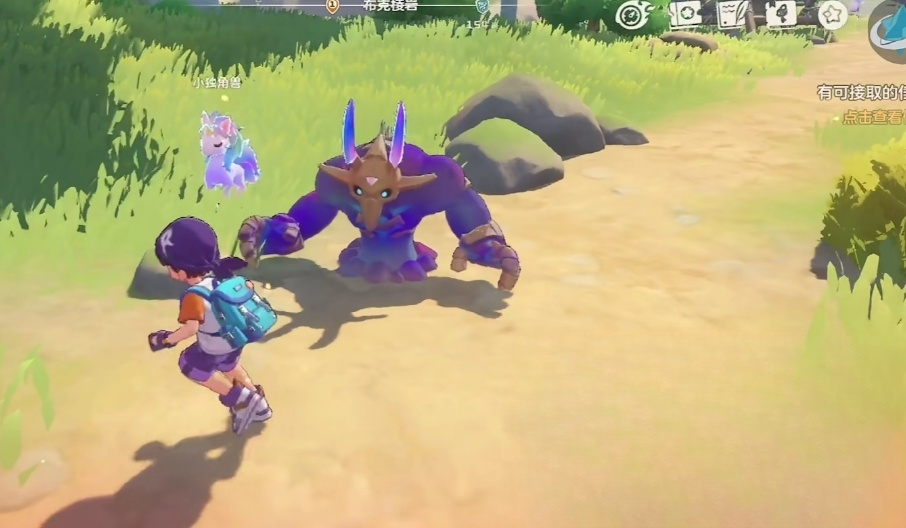Click the round star icon
906x528 pixels.
pyautogui.click(x=832, y=14)
